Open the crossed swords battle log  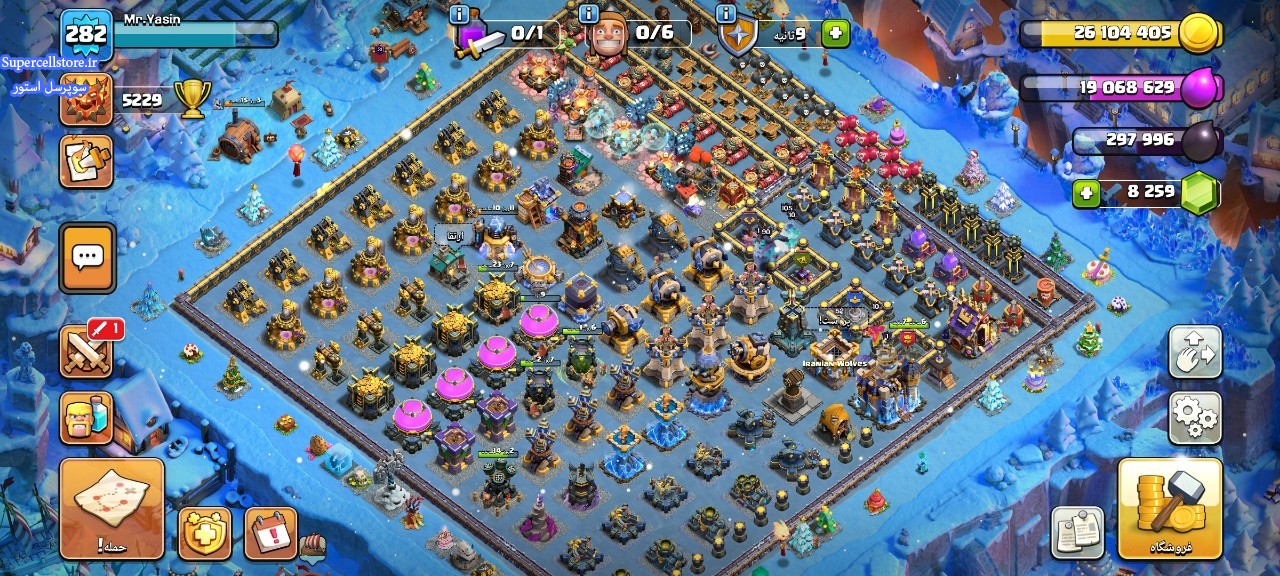(87, 352)
